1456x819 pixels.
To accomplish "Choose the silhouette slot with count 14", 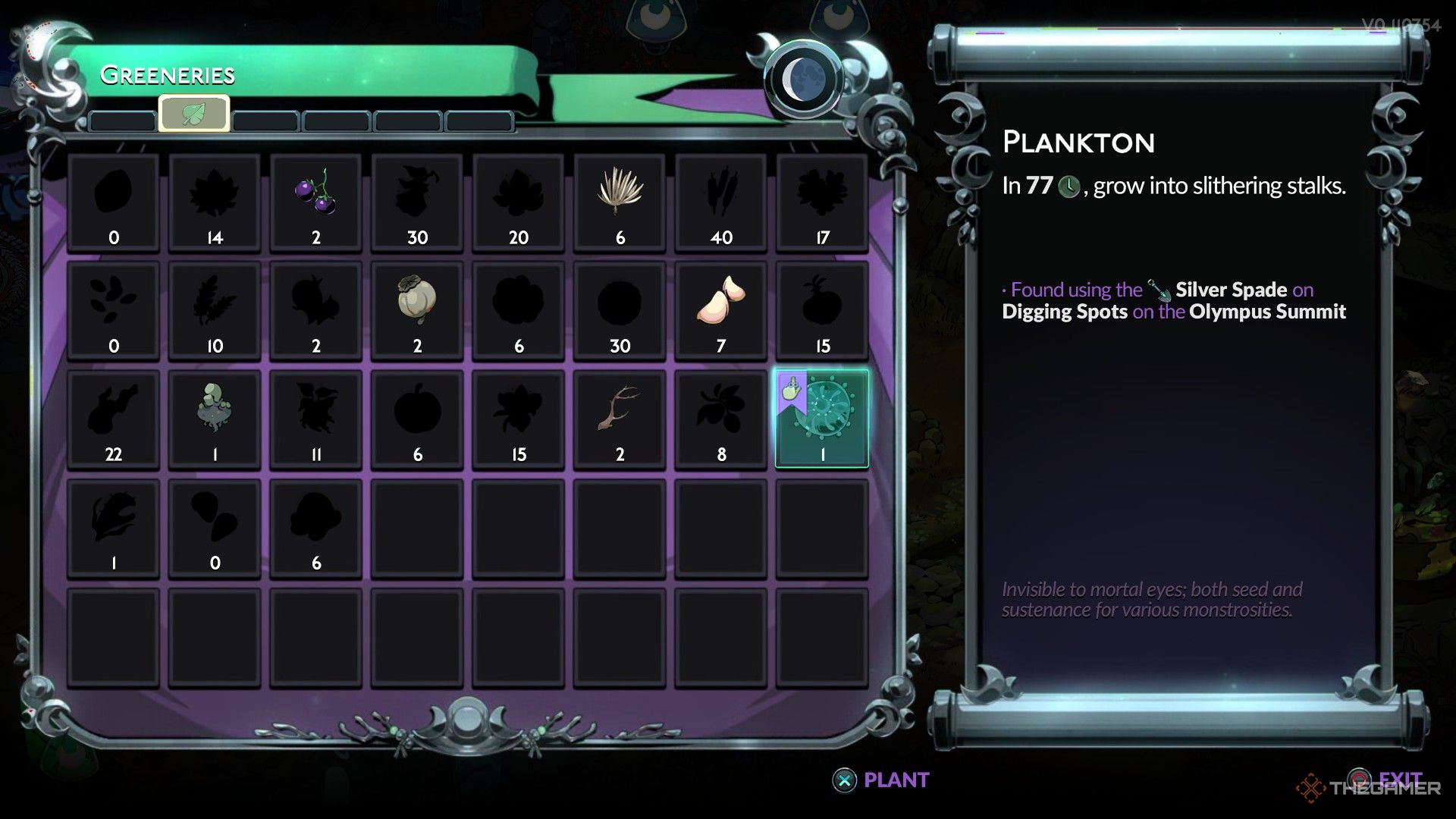I will [x=215, y=202].
